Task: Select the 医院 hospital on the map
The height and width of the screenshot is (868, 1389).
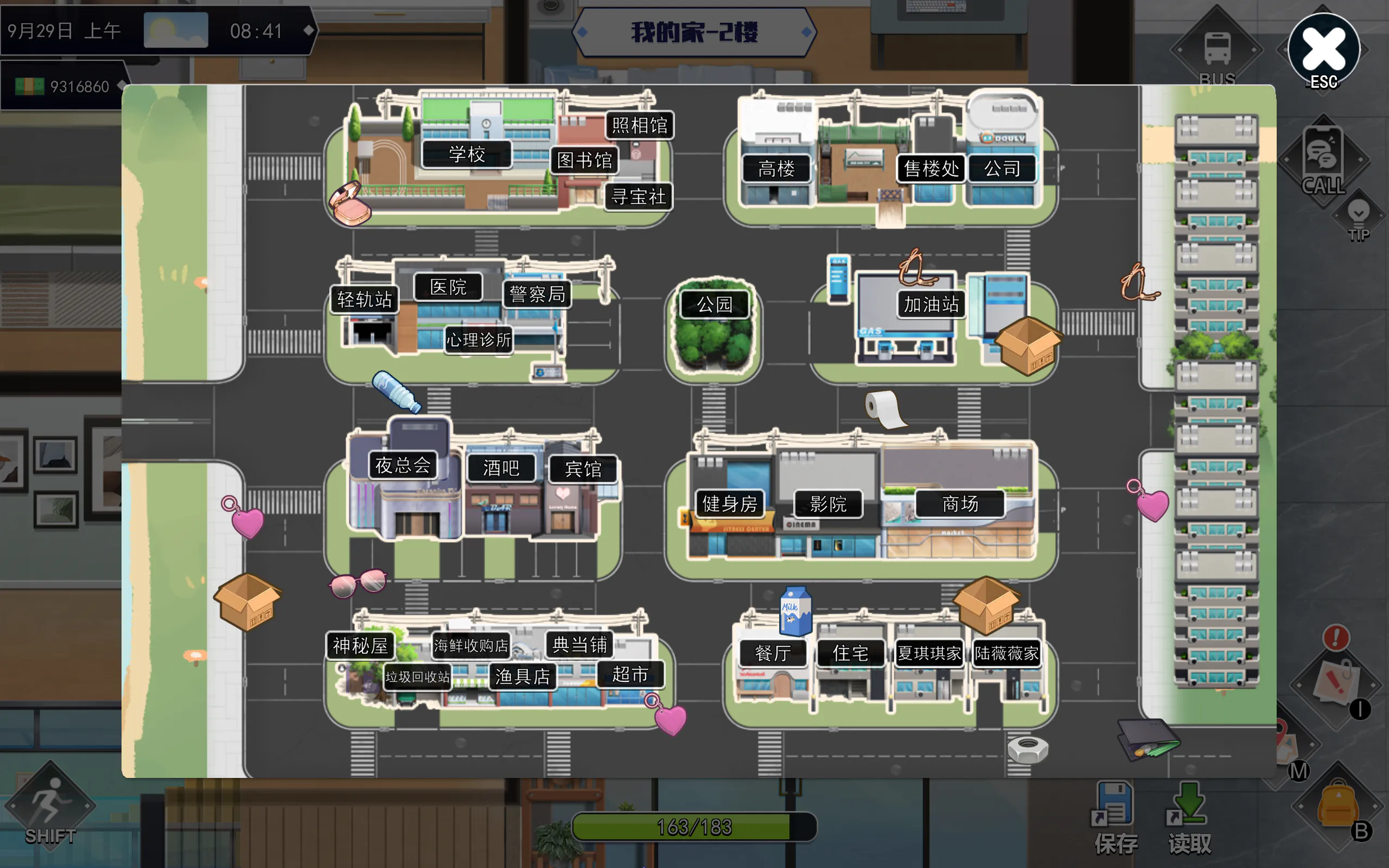Action: tap(448, 287)
